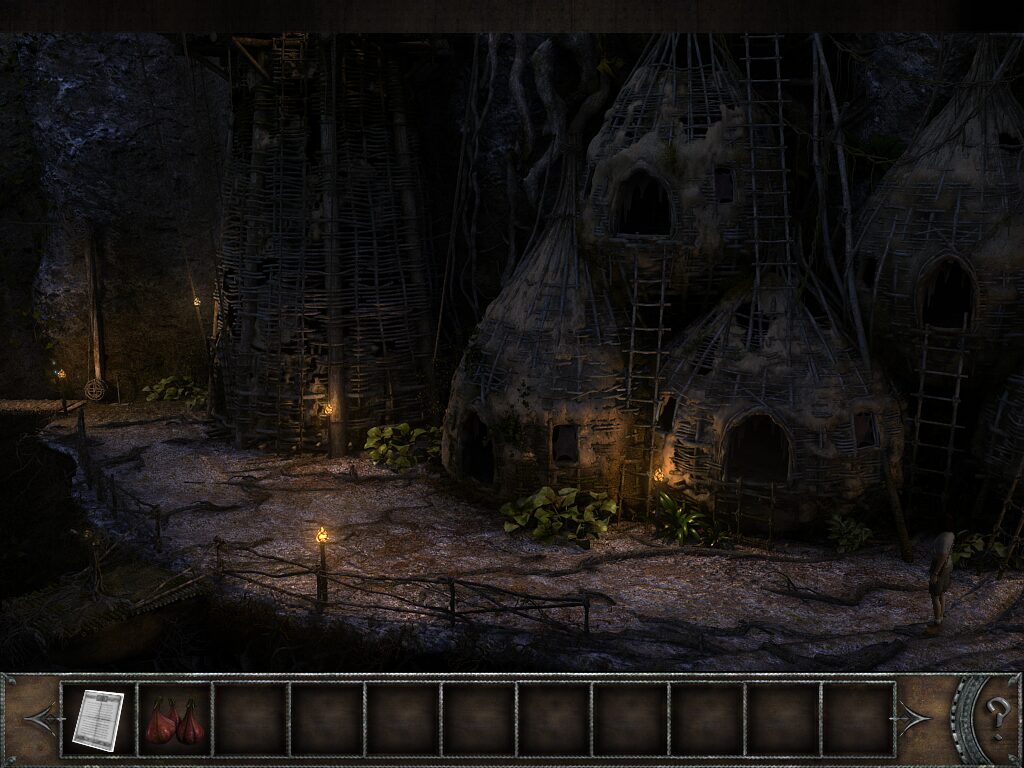
Task: Open help with the question mark button
Action: 997,718
